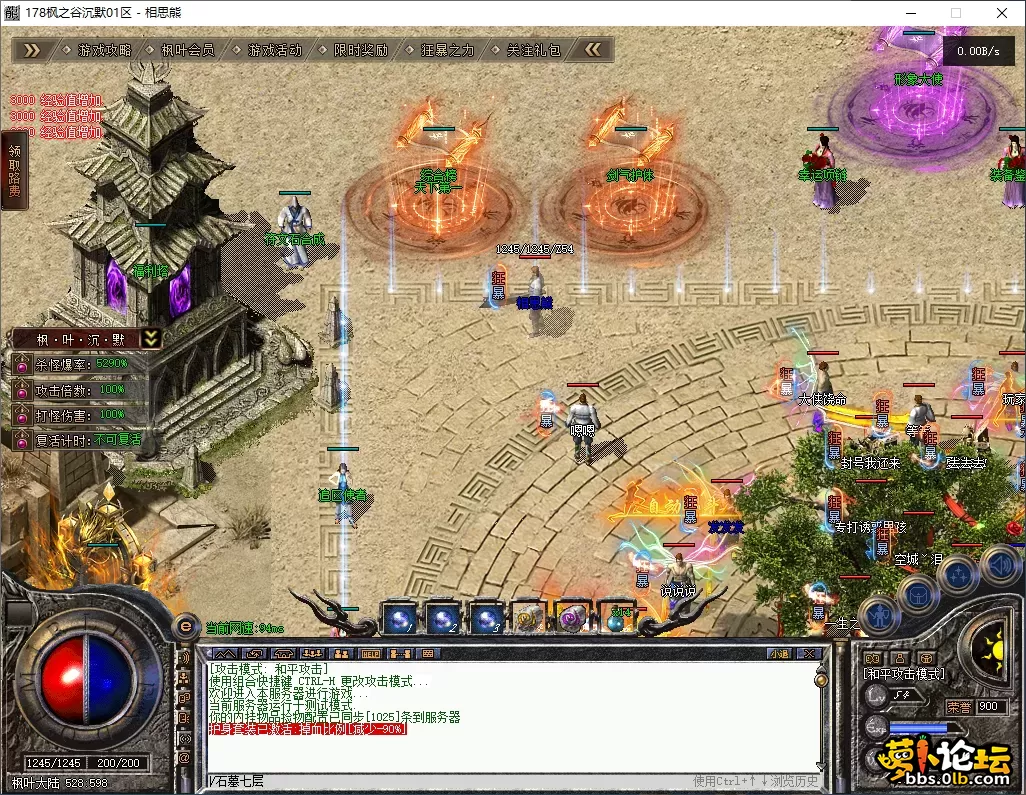Viewport: 1026px width, 795px height.
Task: Close the game window
Action: [x=1002, y=13]
